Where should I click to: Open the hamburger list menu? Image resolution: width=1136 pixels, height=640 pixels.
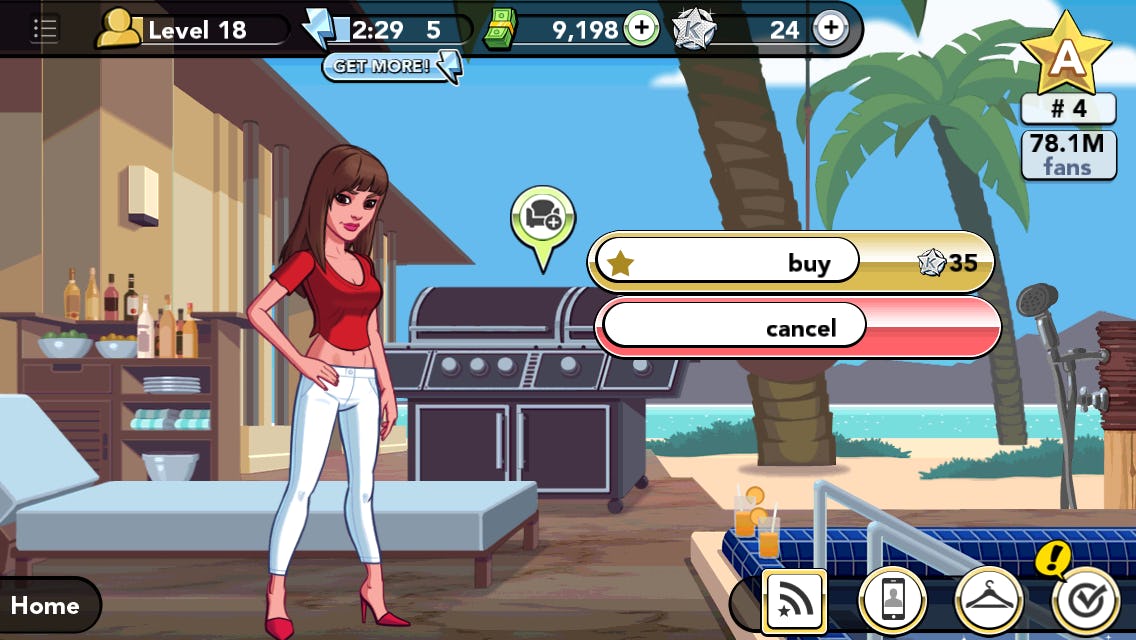(x=44, y=29)
